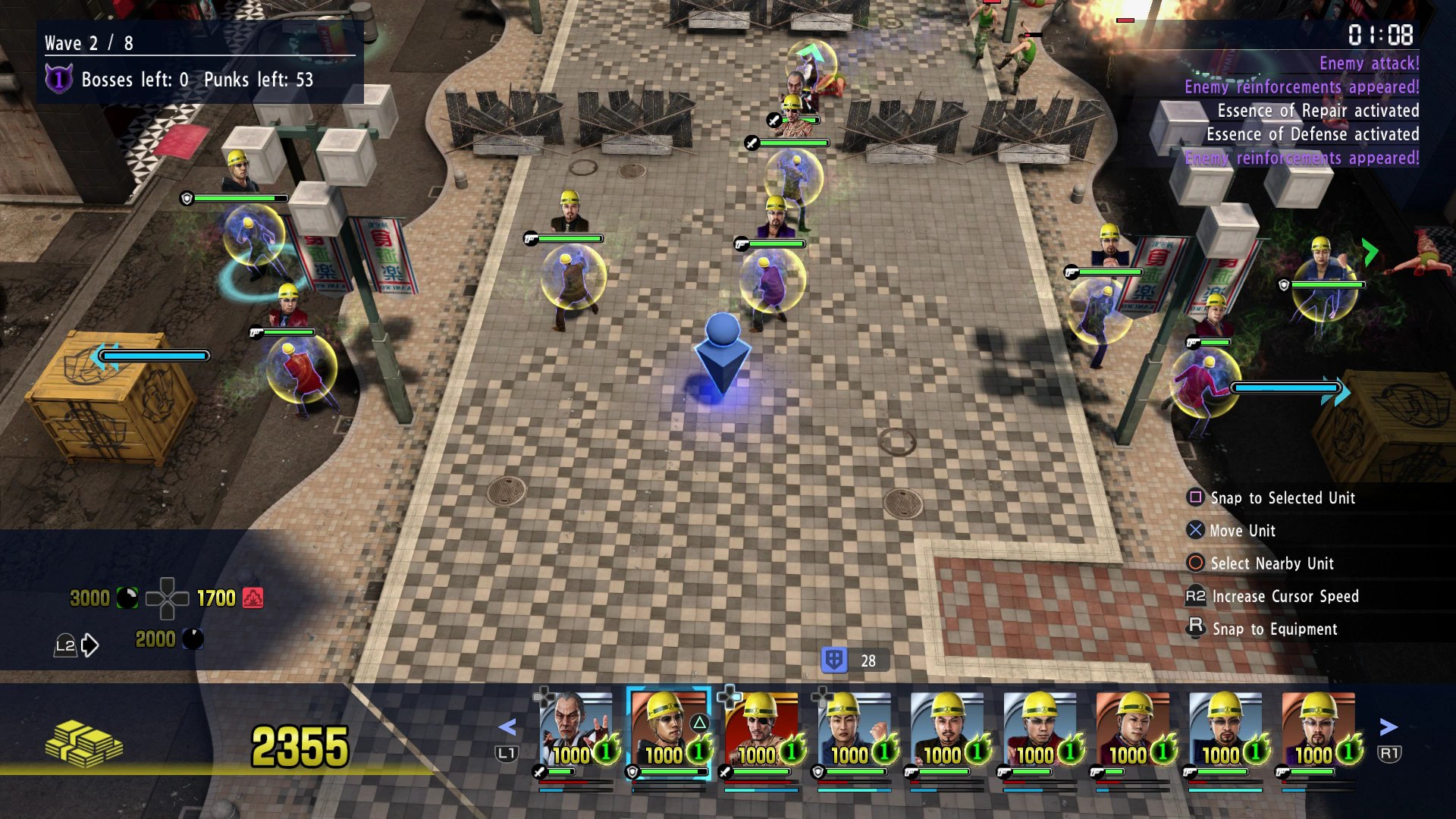Screen dimensions: 1456x819
Task: Activate the red explosion skill costing 1700
Action: tap(253, 598)
